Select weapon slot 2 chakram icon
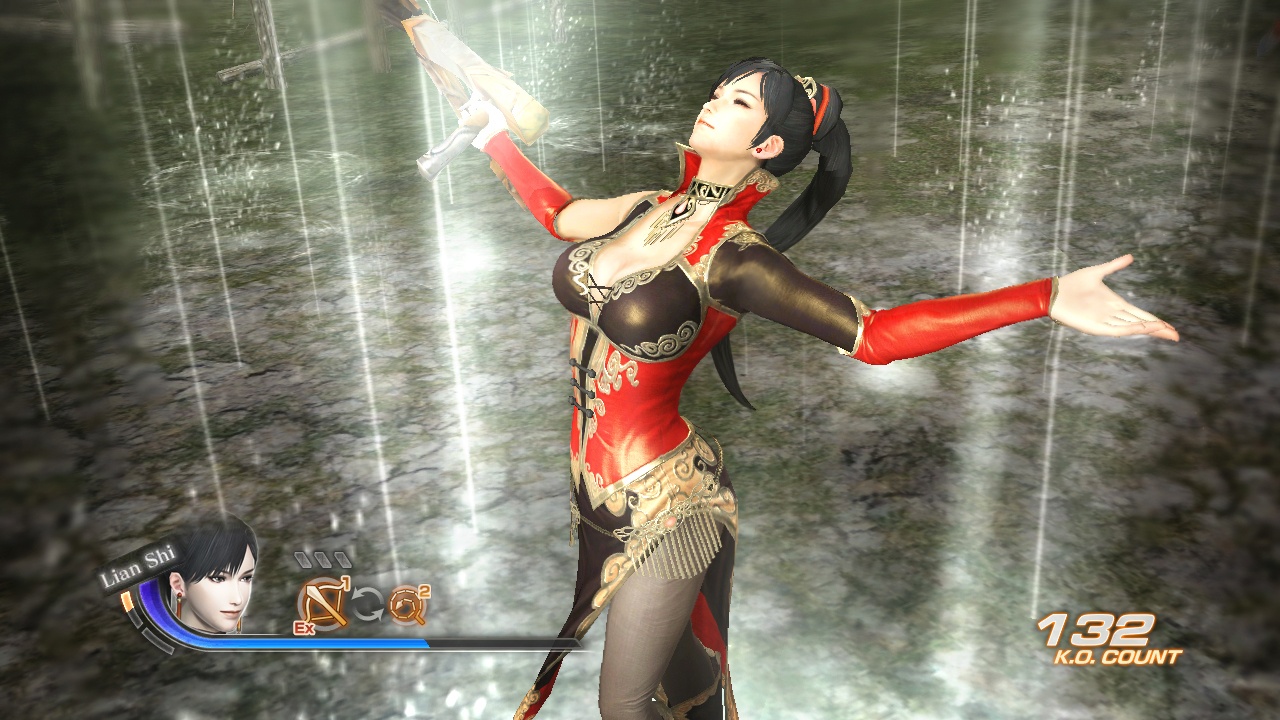Image resolution: width=1280 pixels, height=720 pixels. coord(405,604)
